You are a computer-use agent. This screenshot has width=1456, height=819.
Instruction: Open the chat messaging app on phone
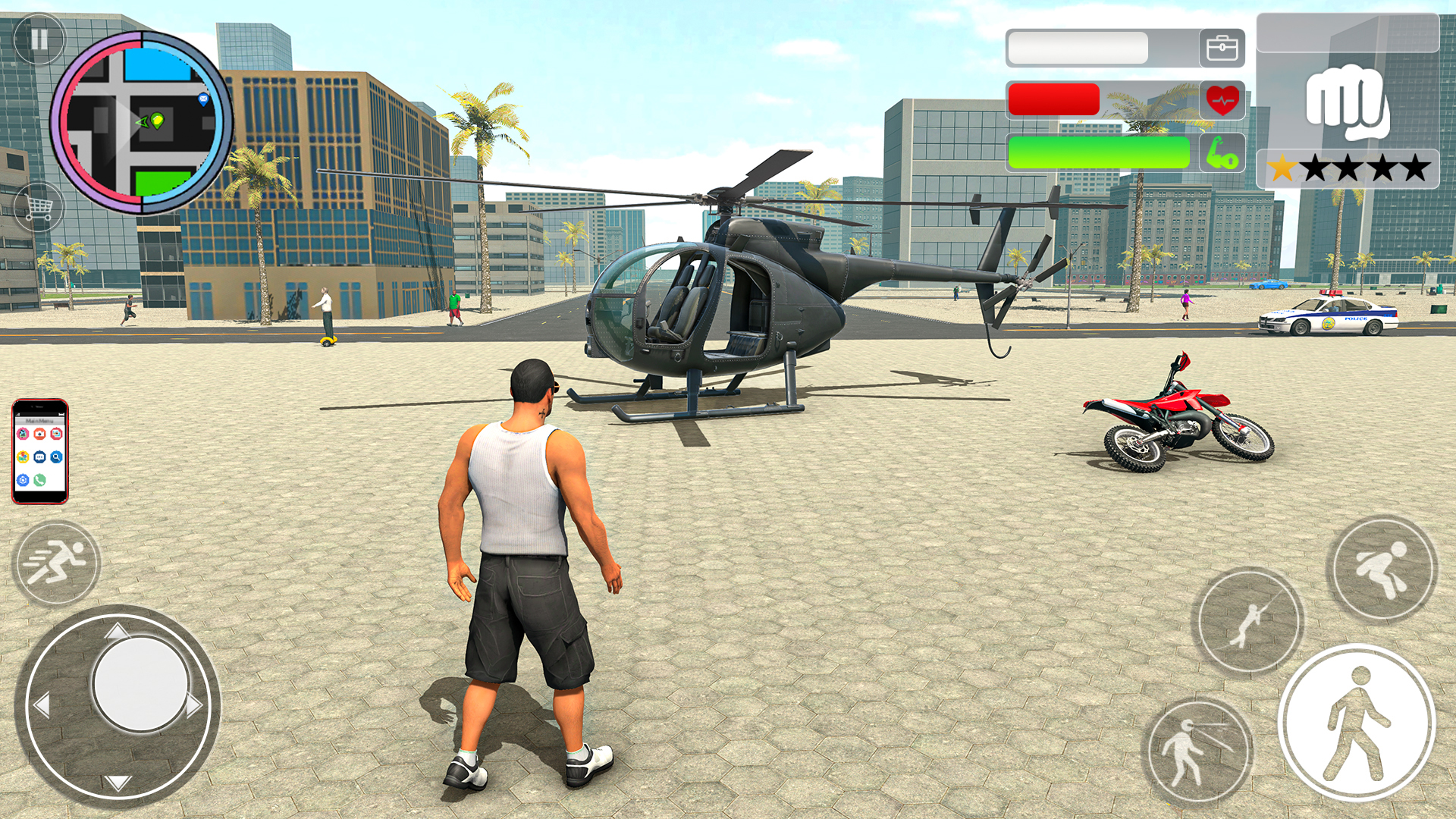point(39,456)
